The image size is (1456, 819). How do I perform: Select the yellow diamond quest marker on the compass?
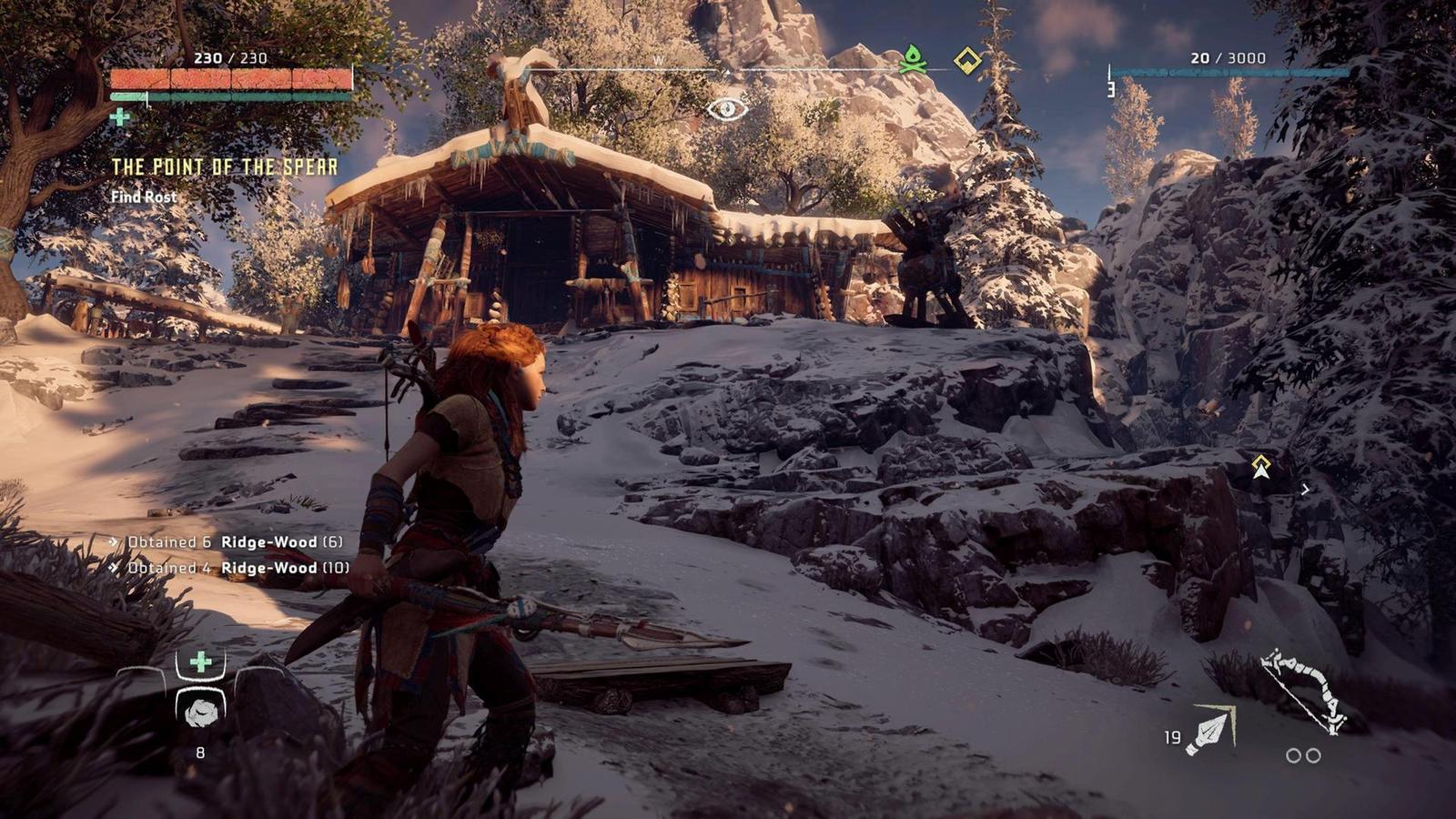click(x=966, y=61)
